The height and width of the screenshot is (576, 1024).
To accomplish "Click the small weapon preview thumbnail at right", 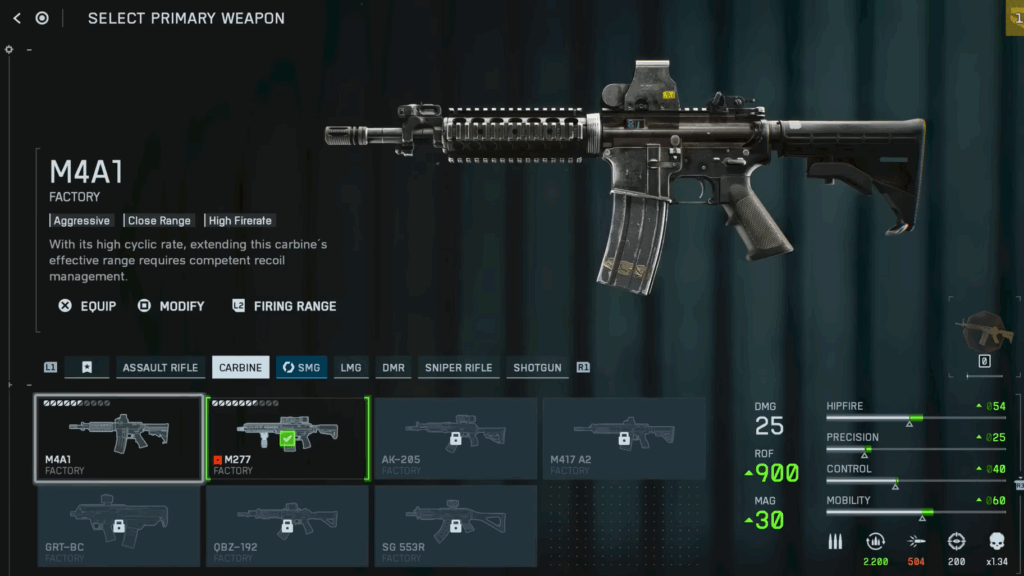I will 984,331.
